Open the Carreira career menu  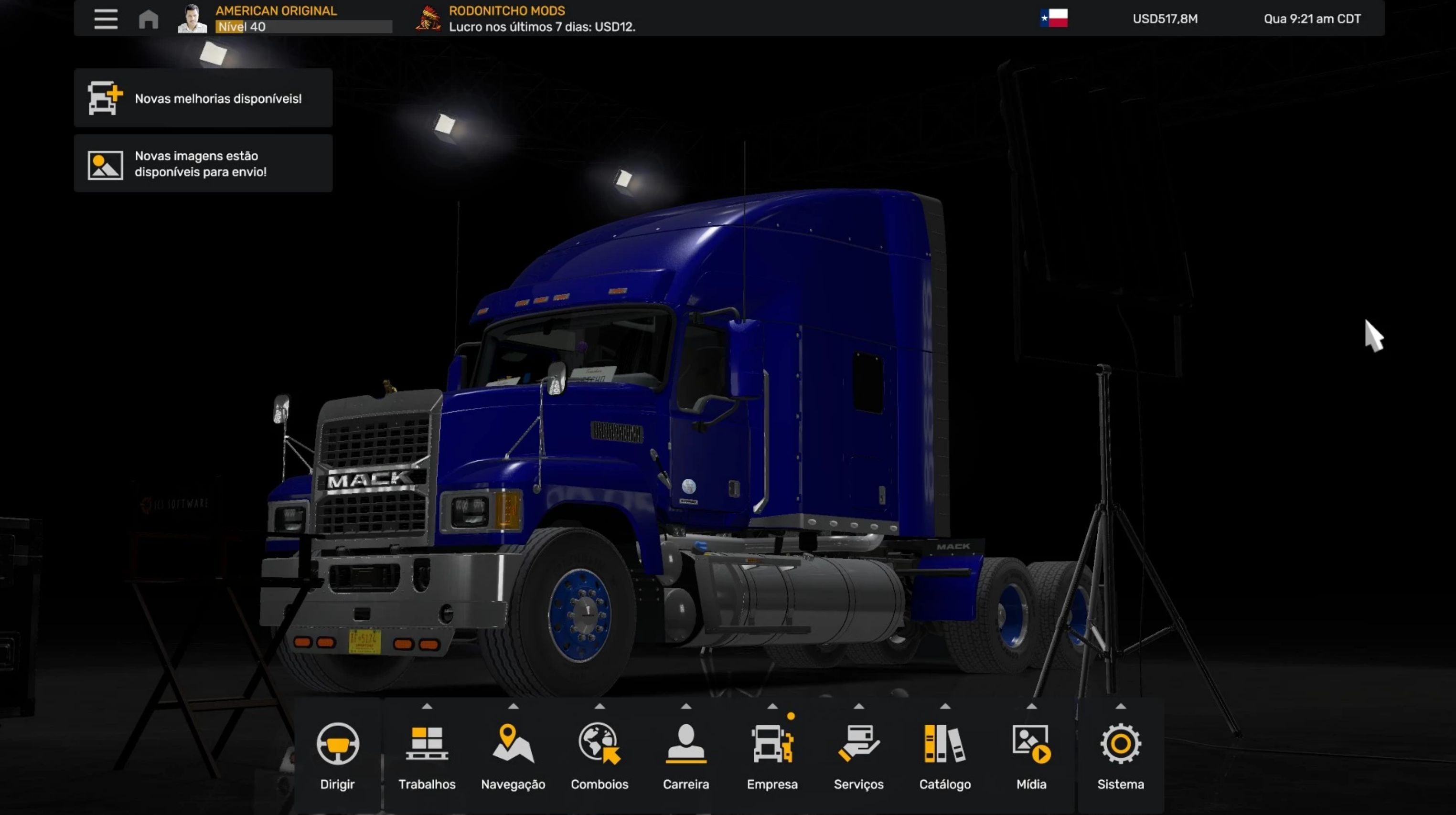click(685, 756)
